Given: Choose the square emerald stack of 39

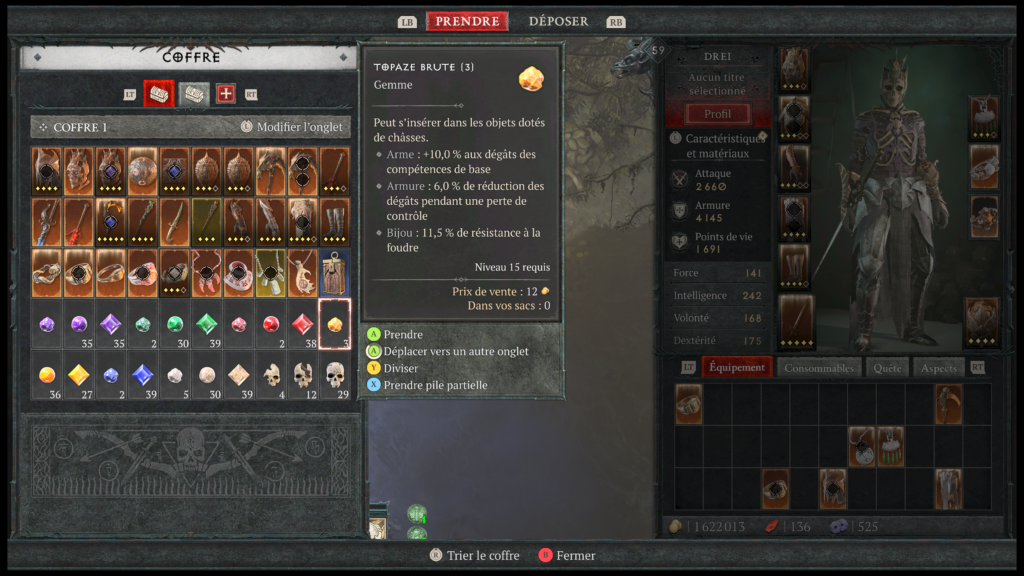Looking at the screenshot, I should 207,323.
